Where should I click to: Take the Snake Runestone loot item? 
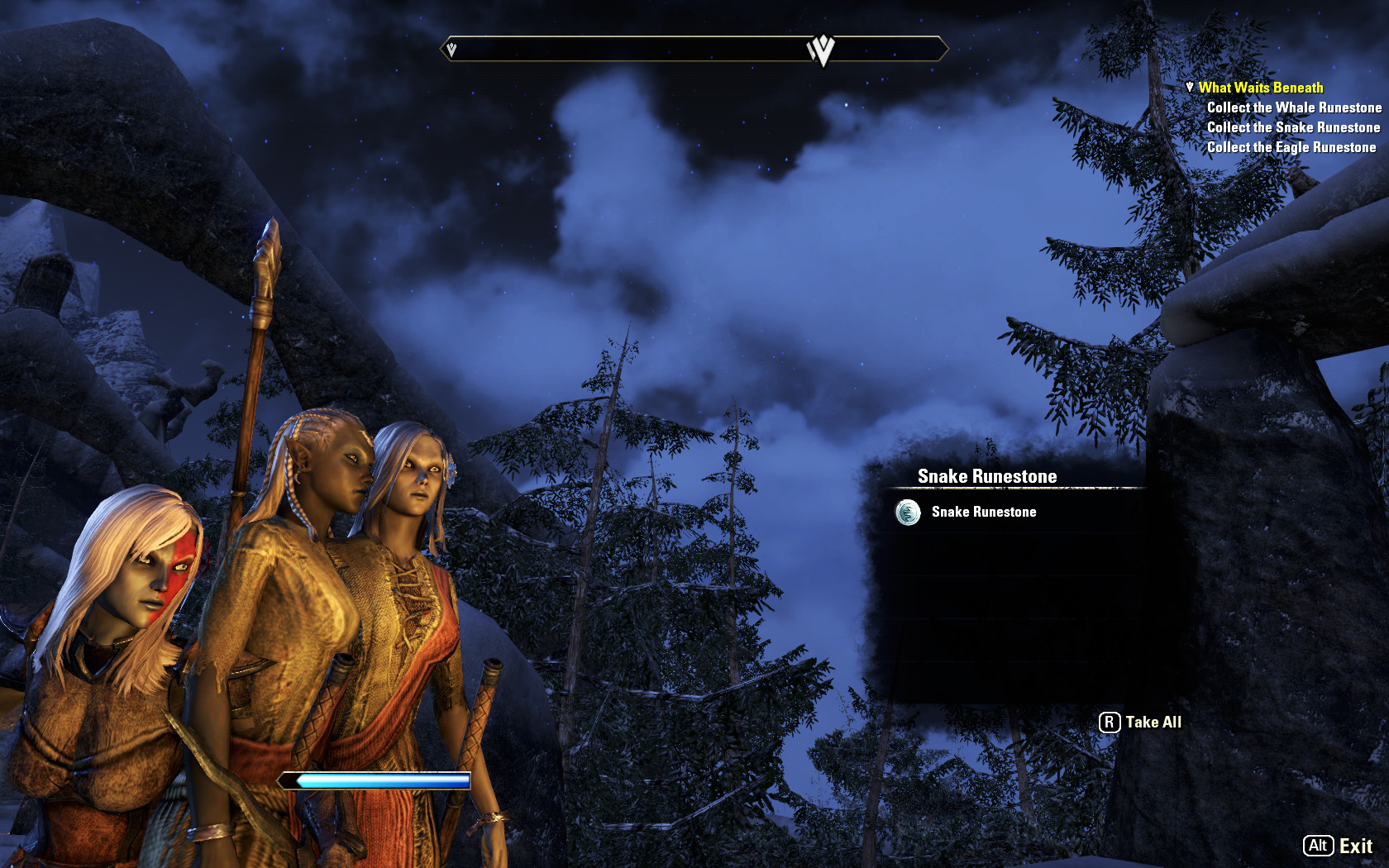point(982,513)
